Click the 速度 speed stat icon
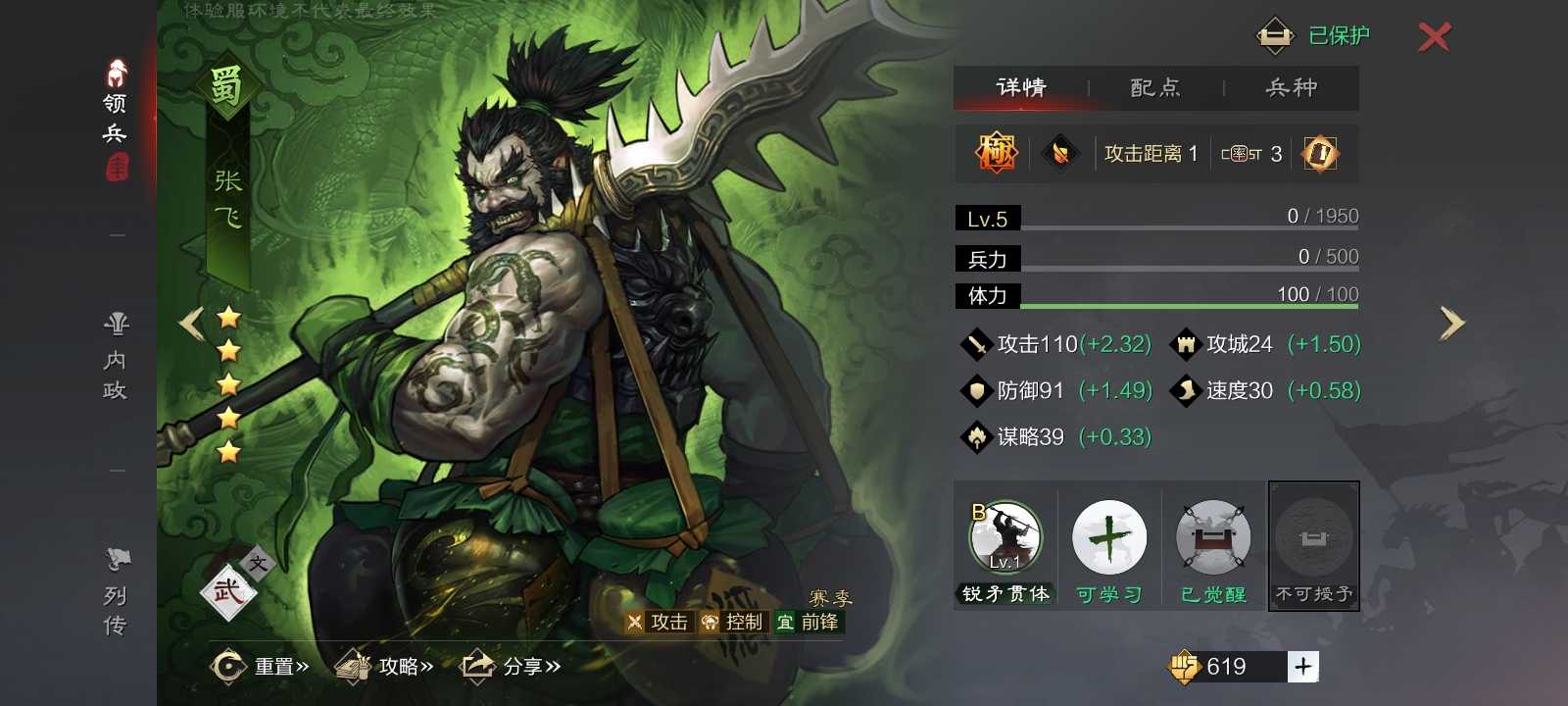 point(1185,390)
